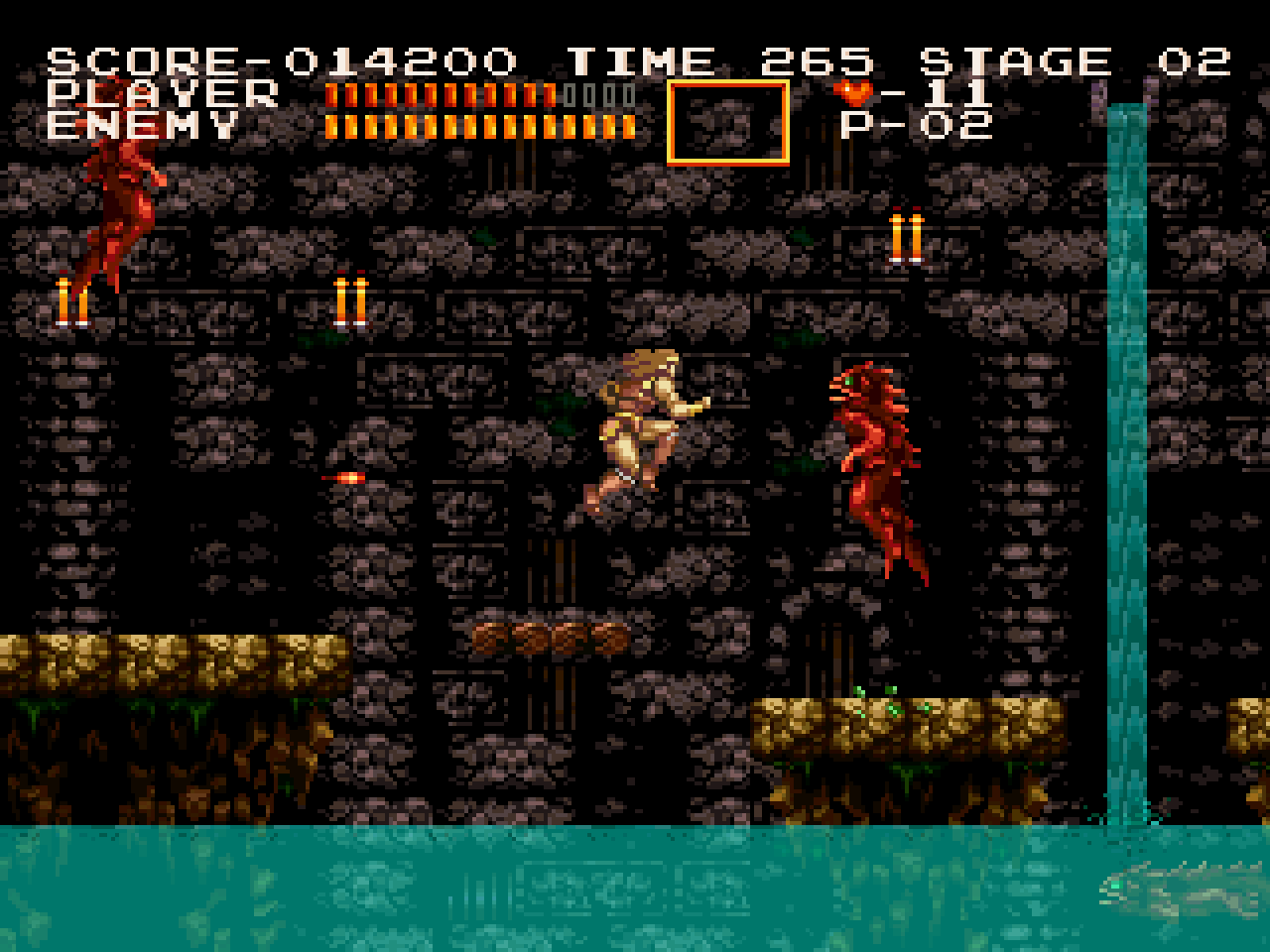The height and width of the screenshot is (952, 1270).
Task: Select the sub-weapon box in the HUD
Action: coord(729,120)
